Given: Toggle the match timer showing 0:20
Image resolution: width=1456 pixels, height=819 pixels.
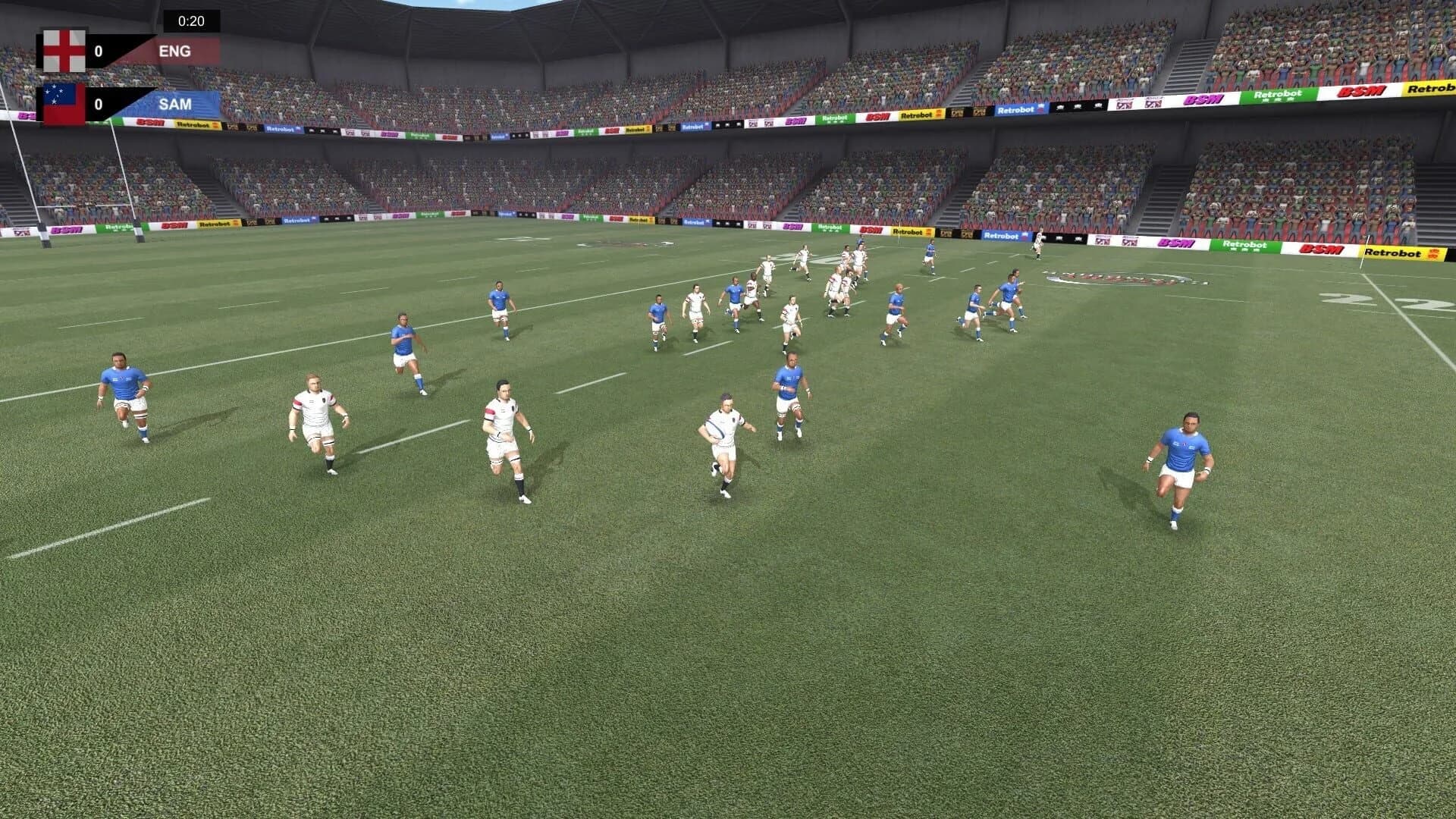Looking at the screenshot, I should pyautogui.click(x=191, y=20).
